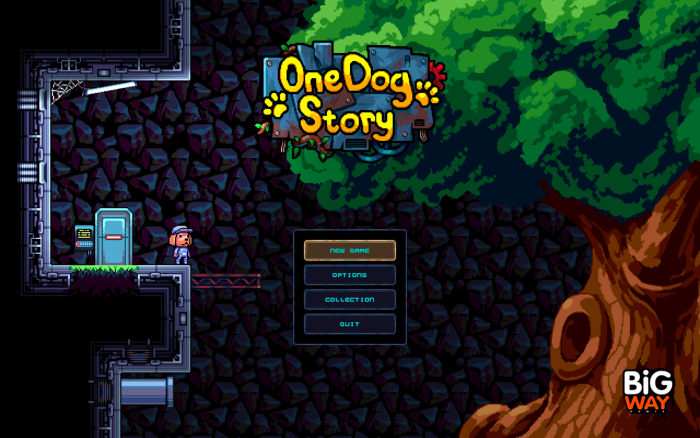Select the Collection menu entry
Viewport: 700px width, 438px height.
pyautogui.click(x=350, y=299)
